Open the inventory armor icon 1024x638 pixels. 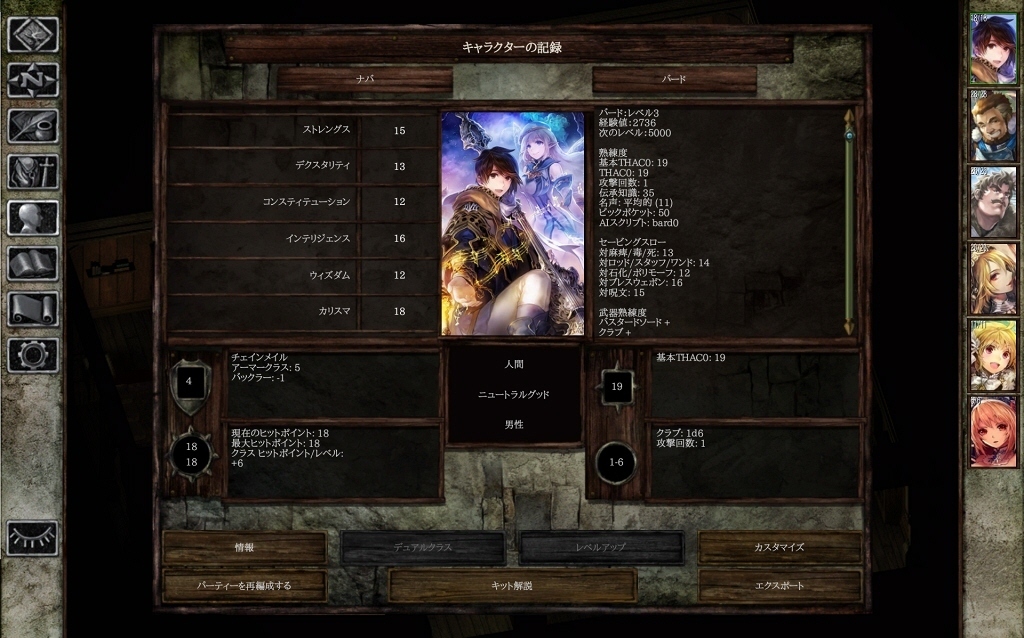[x=33, y=172]
